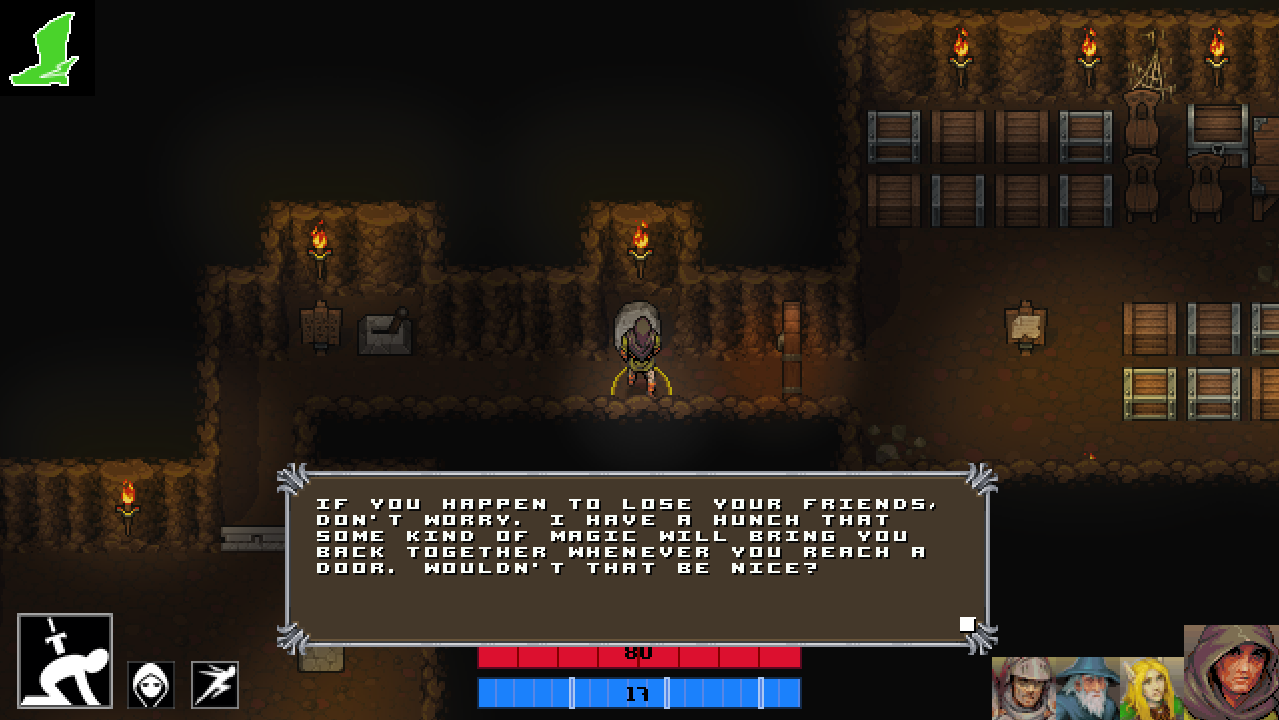The height and width of the screenshot is (720, 1279).
Task: Activate the sword execution ability icon
Action: (65, 661)
